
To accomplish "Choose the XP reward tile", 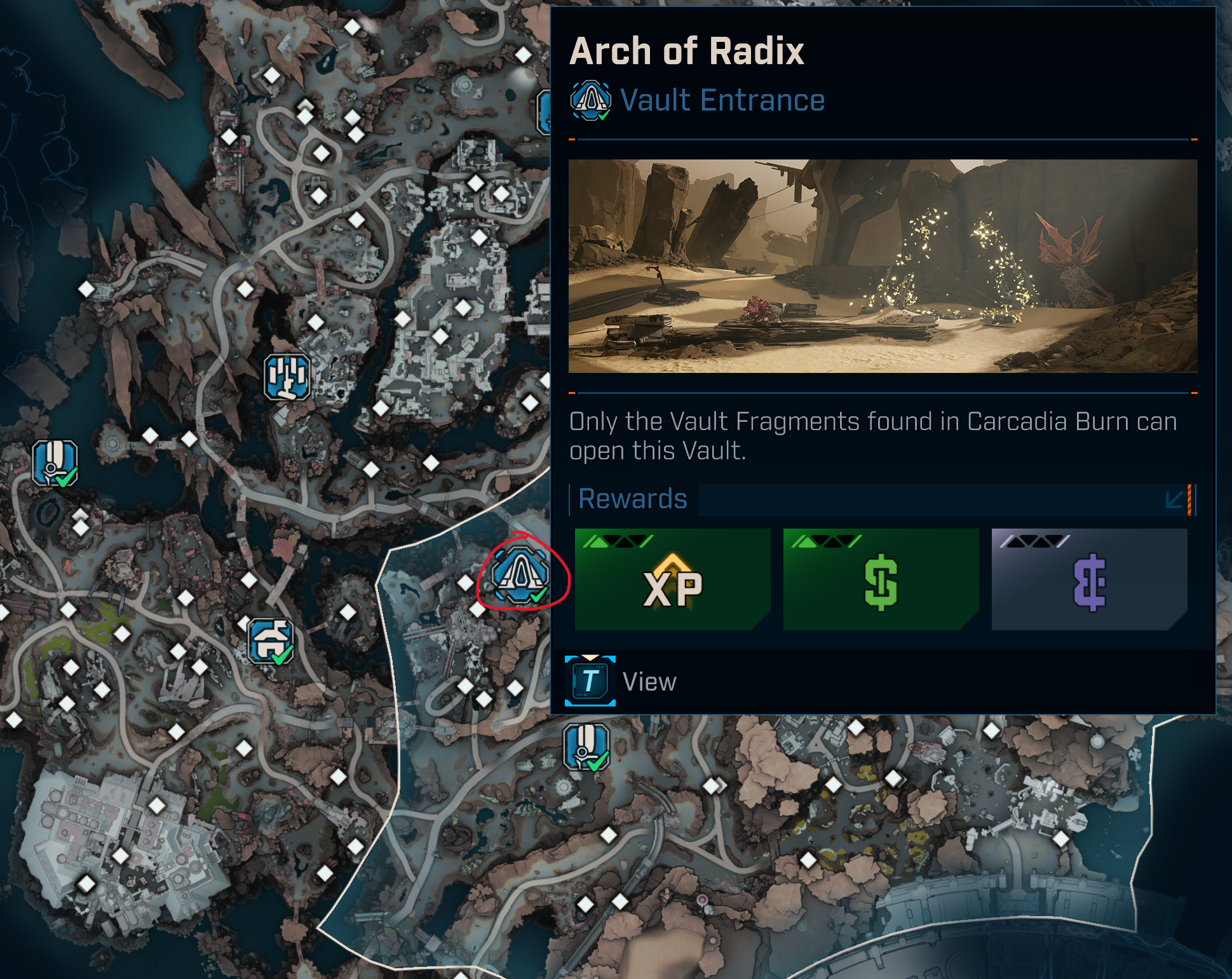I will coord(672,579).
